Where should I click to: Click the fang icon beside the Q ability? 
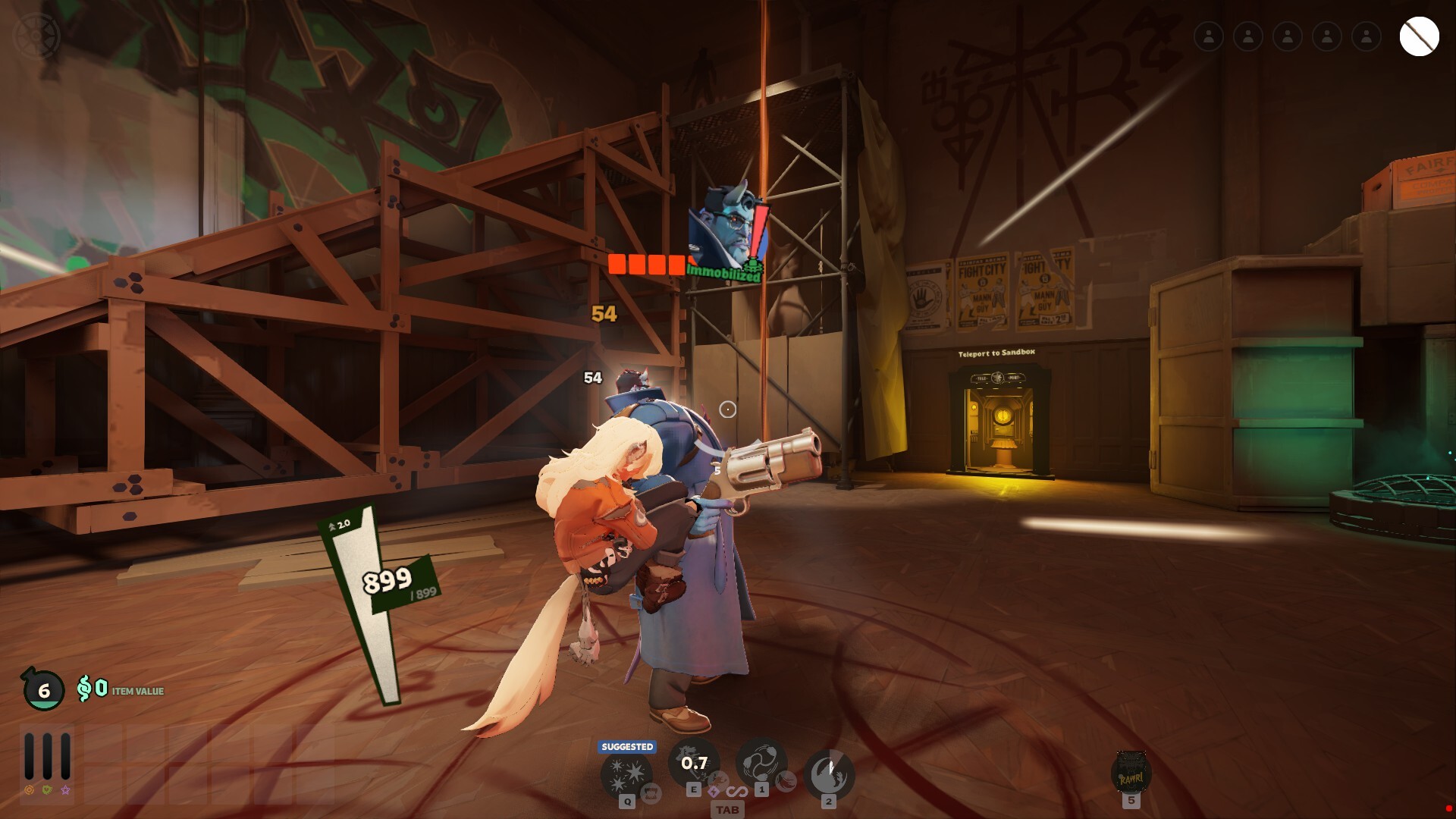pyautogui.click(x=651, y=792)
